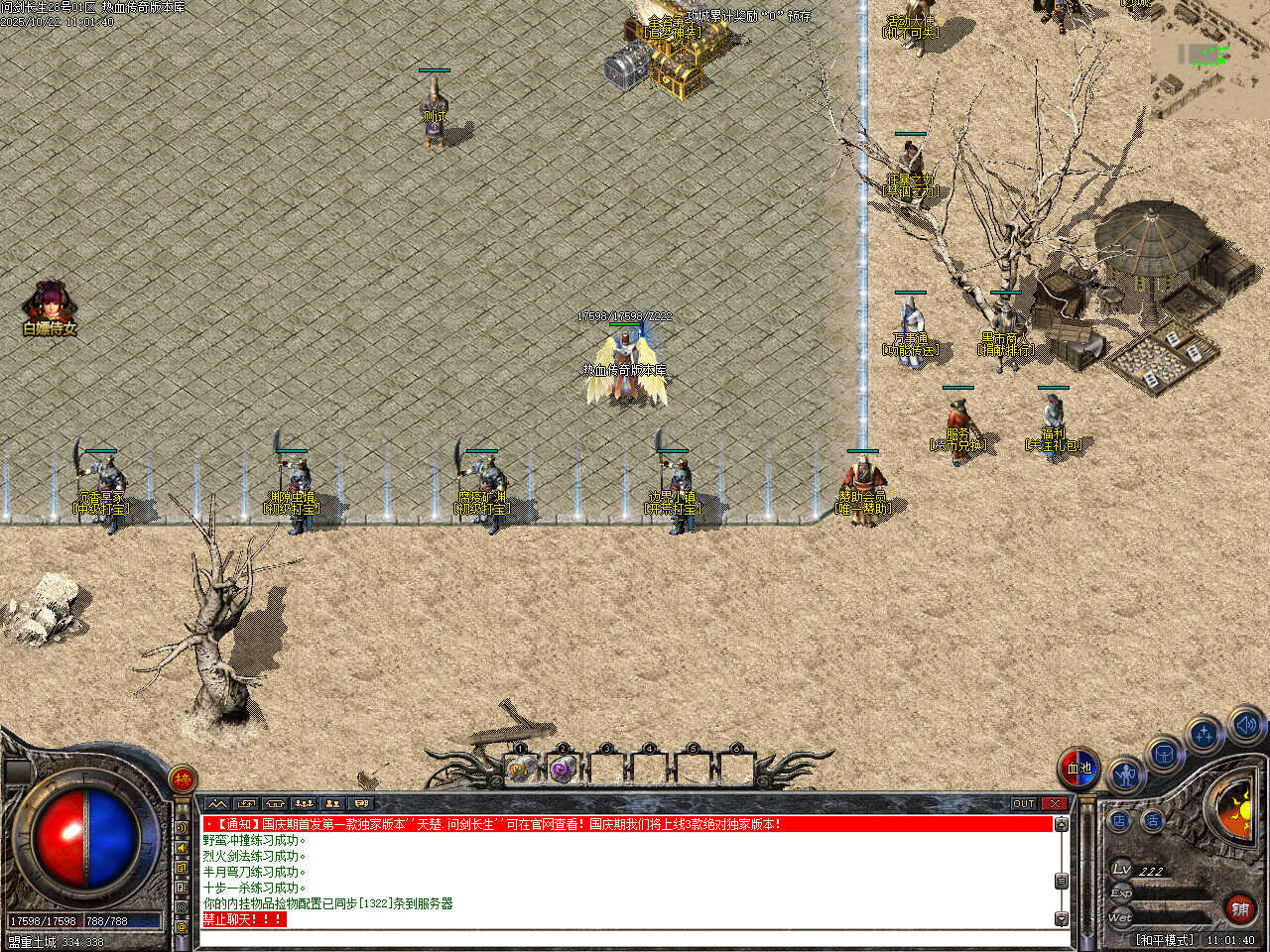1270x952 pixels.
Task: Open the 榜 ranking button
Action: (x=183, y=779)
